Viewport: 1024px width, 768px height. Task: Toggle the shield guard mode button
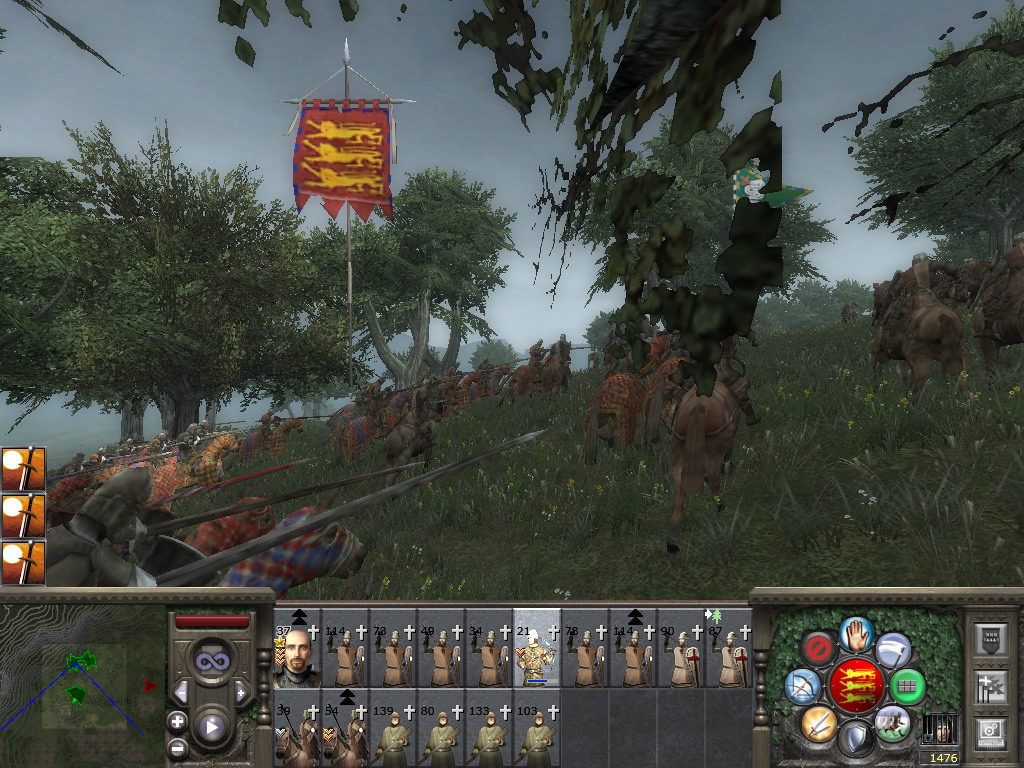tap(856, 739)
